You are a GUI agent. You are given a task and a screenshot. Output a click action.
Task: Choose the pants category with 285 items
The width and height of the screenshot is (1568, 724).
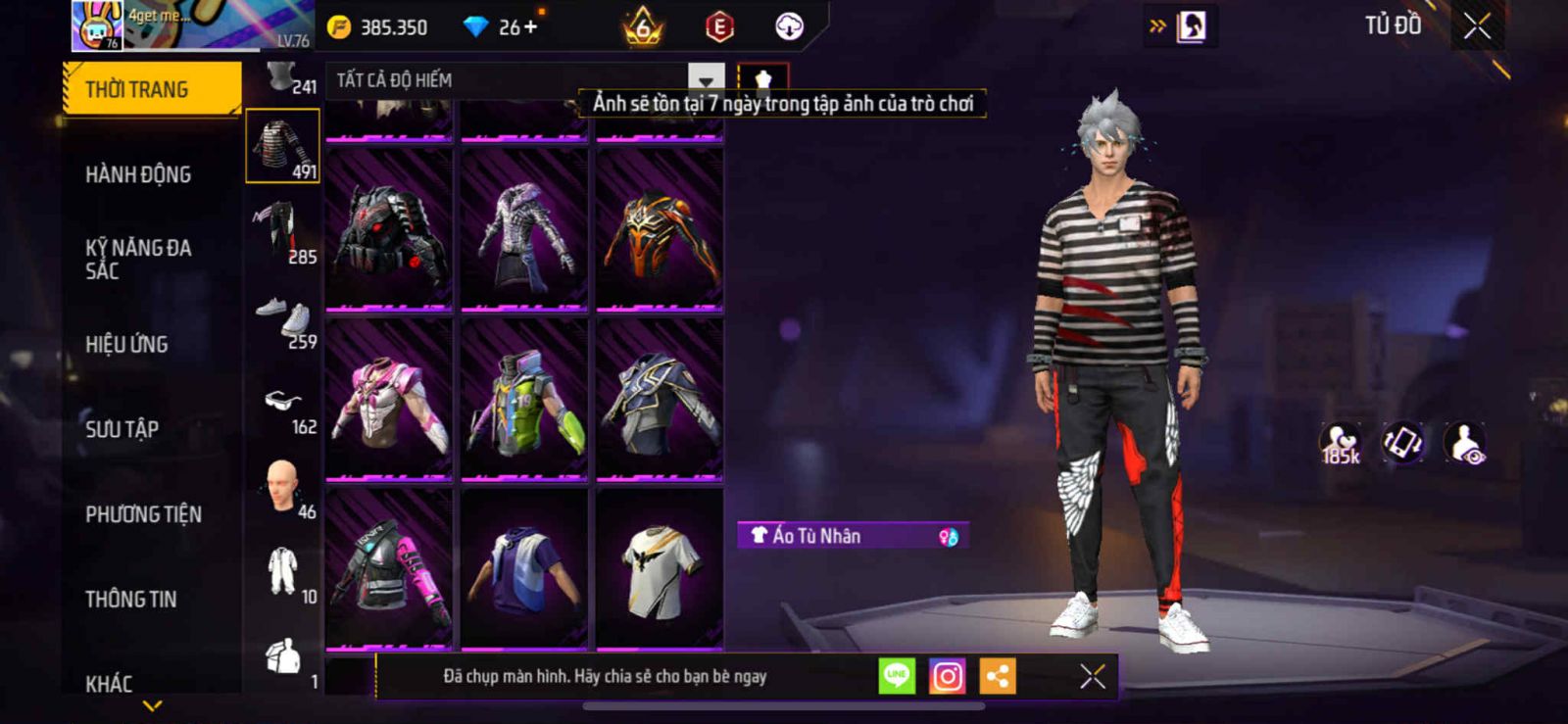point(282,232)
